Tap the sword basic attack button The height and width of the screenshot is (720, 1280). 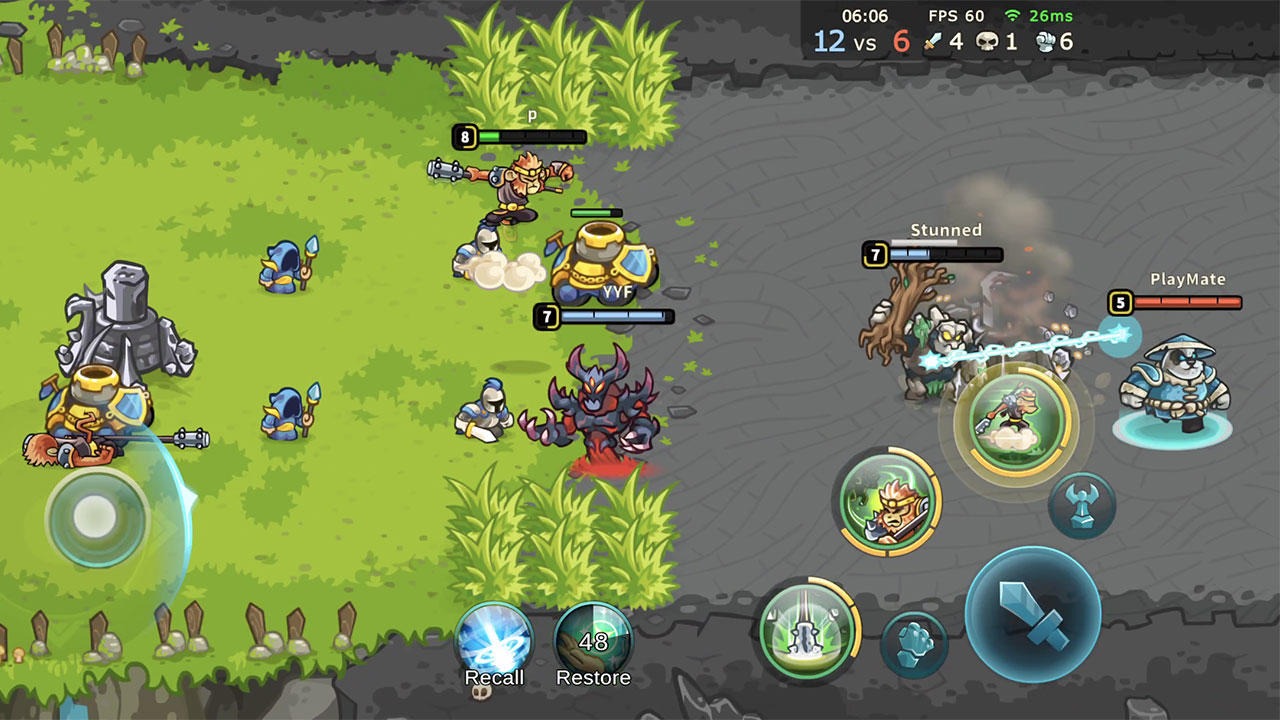coord(1033,615)
